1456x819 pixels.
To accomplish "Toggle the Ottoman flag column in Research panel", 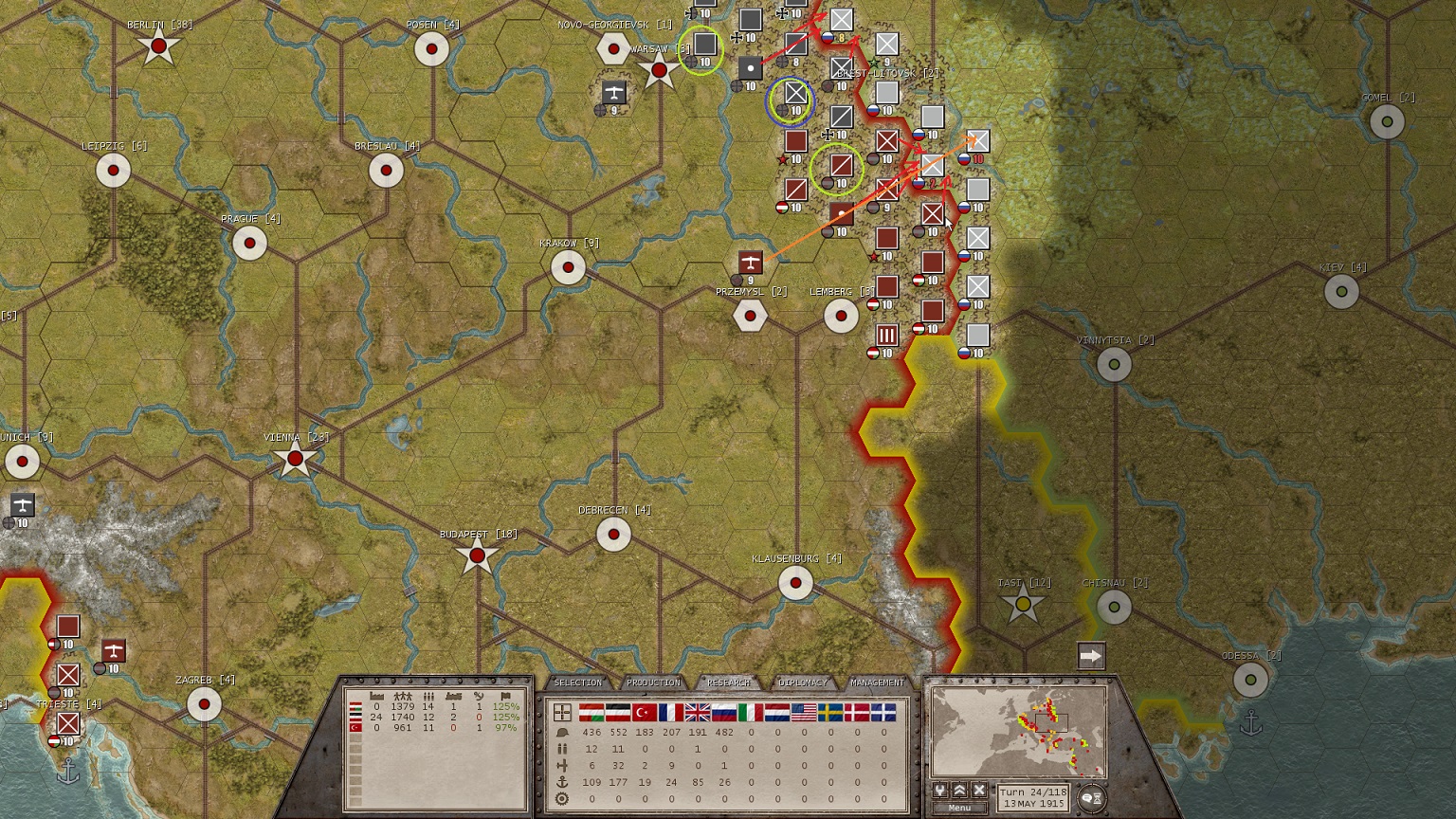I will tap(645, 711).
